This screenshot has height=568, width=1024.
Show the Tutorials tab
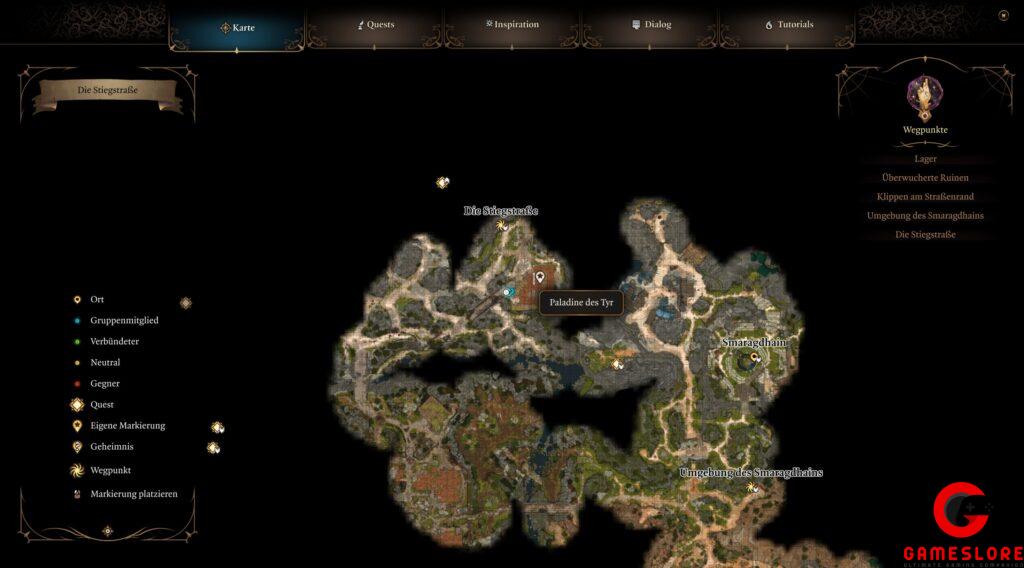tap(789, 25)
